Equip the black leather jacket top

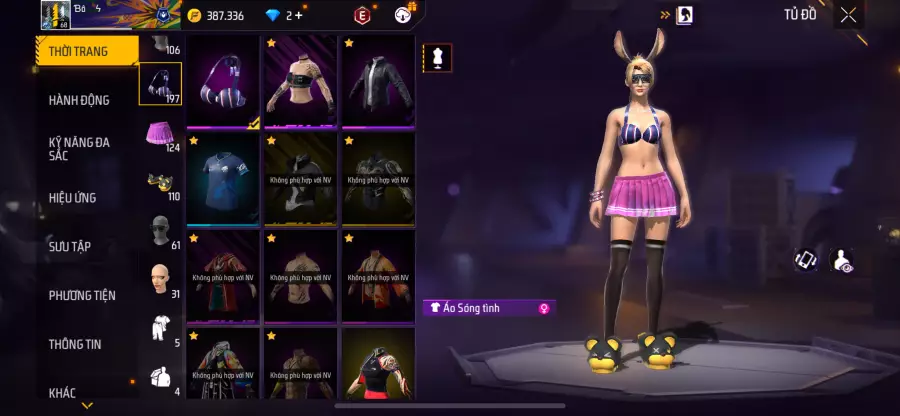[x=378, y=82]
